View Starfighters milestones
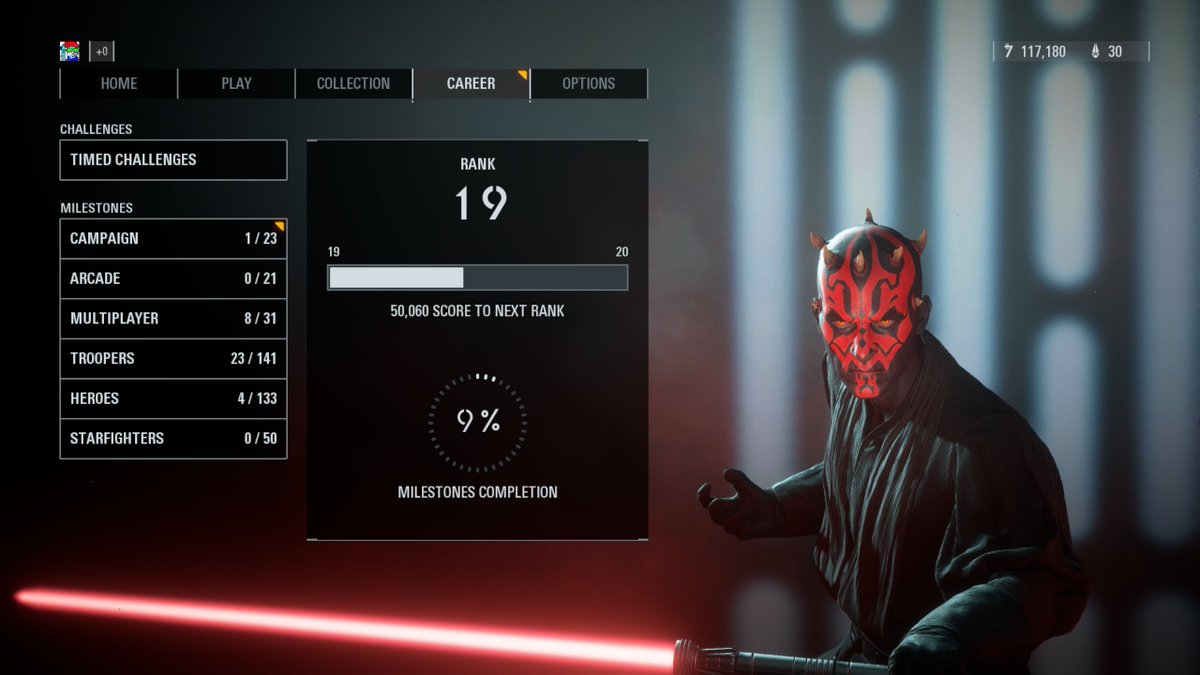Image resolution: width=1200 pixels, height=675 pixels. pos(173,439)
